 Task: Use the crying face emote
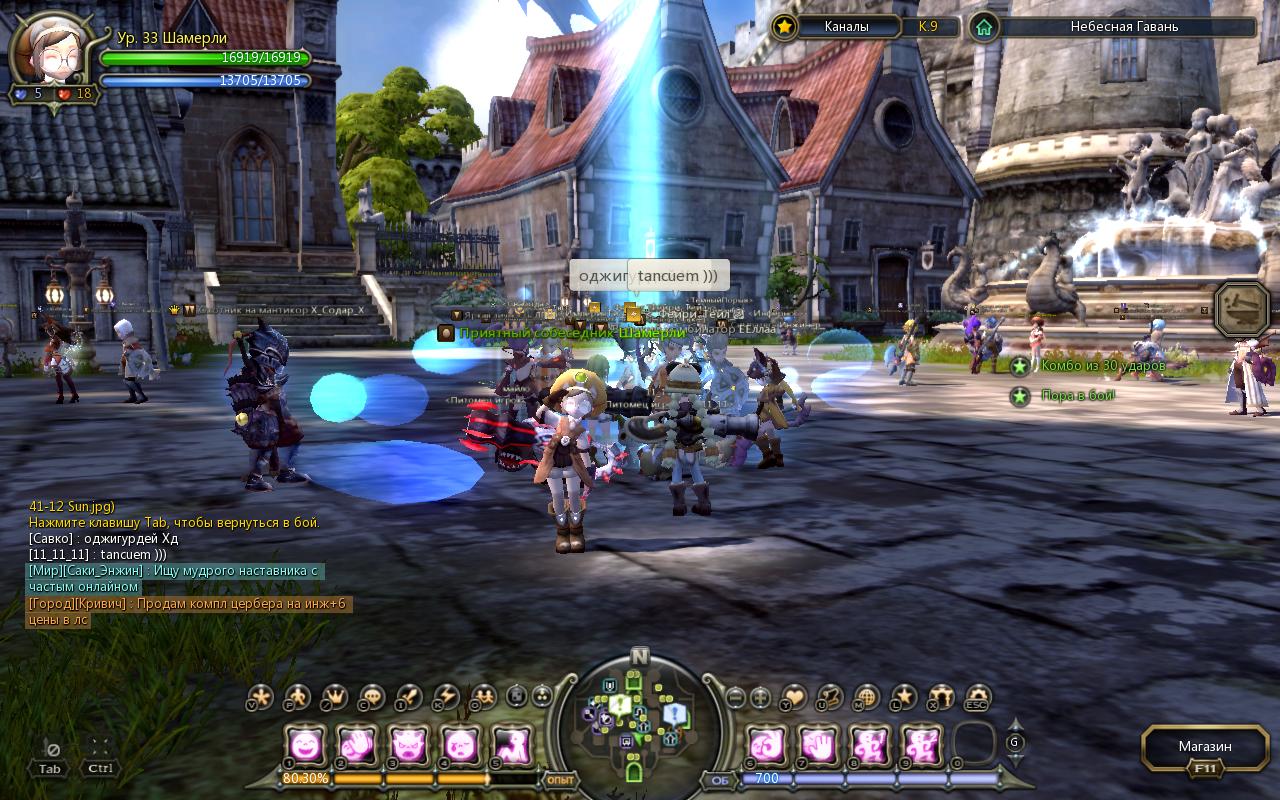pyautogui.click(x=460, y=745)
